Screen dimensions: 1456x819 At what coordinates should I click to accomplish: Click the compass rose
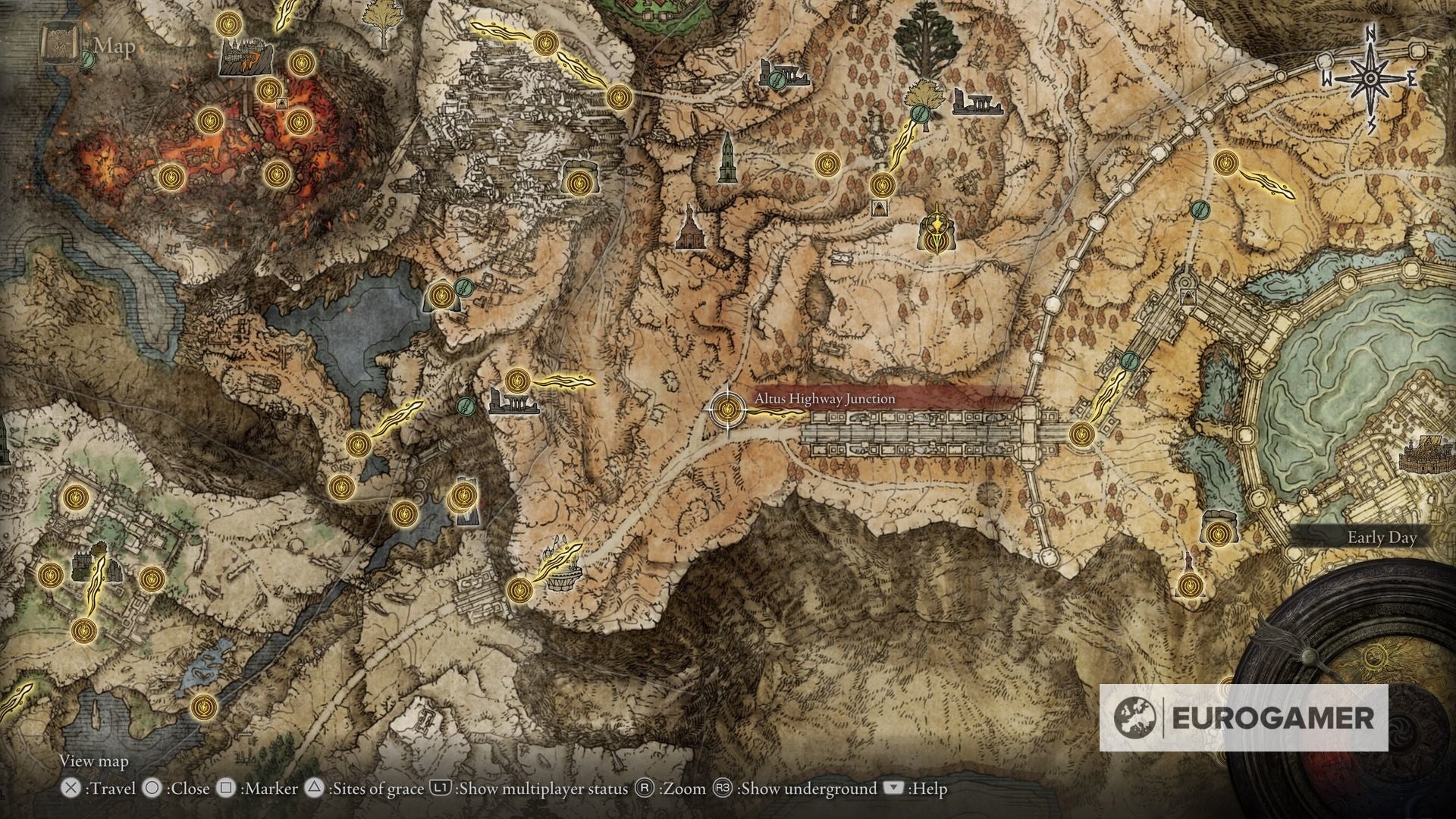coord(1371,79)
